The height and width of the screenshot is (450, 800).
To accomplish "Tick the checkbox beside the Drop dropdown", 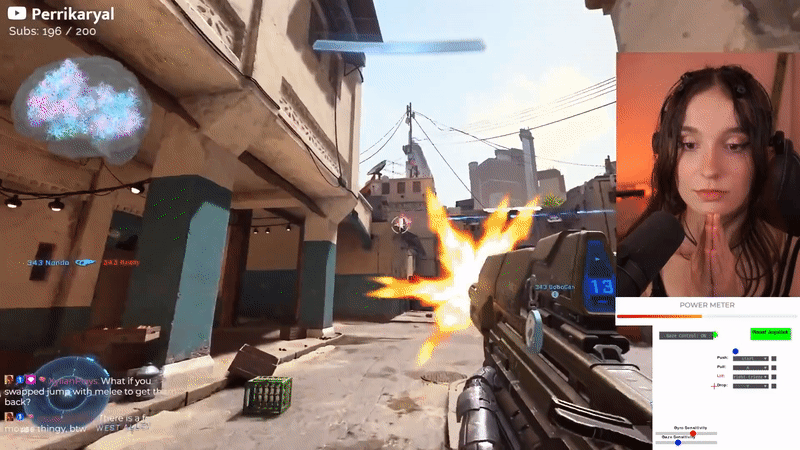I will pos(774,385).
